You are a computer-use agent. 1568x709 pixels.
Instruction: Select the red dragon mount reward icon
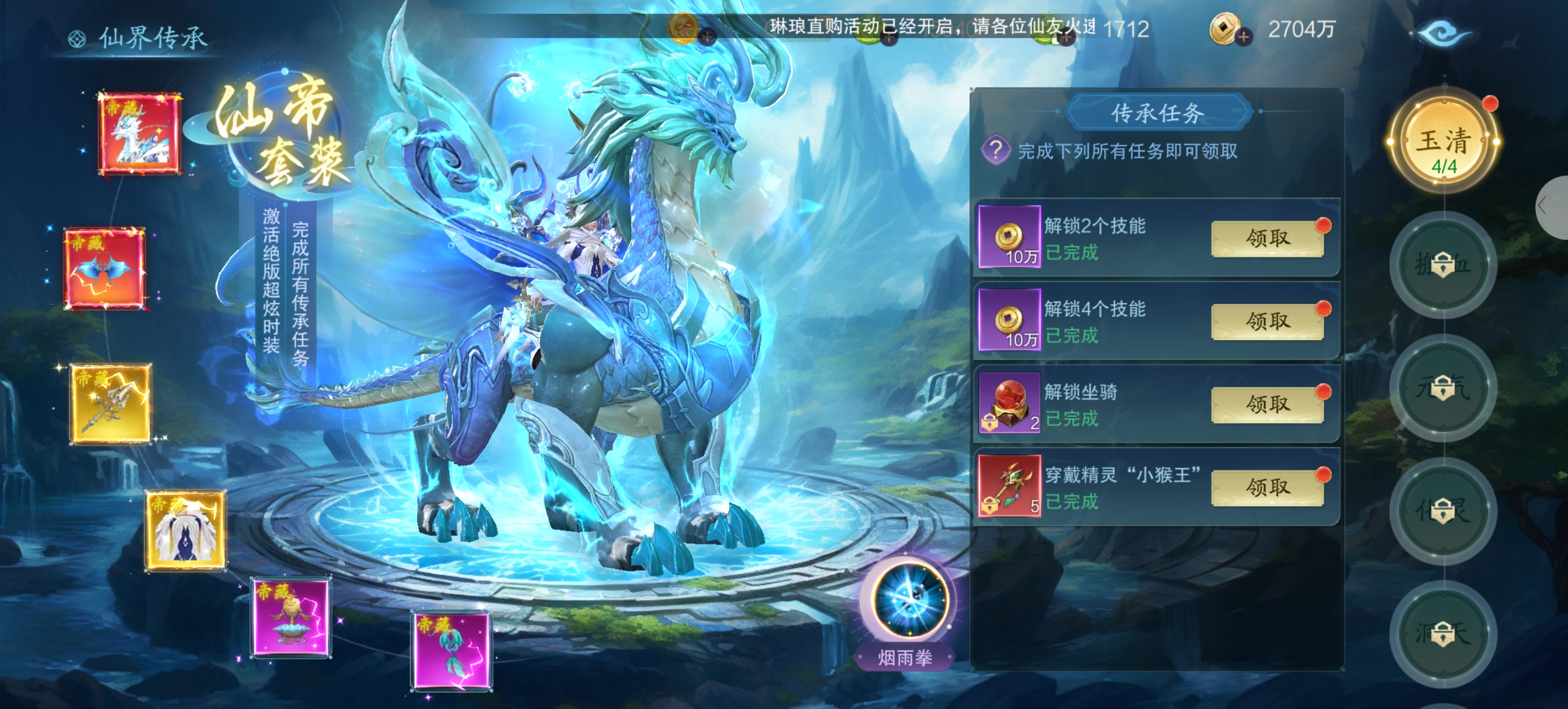point(140,134)
